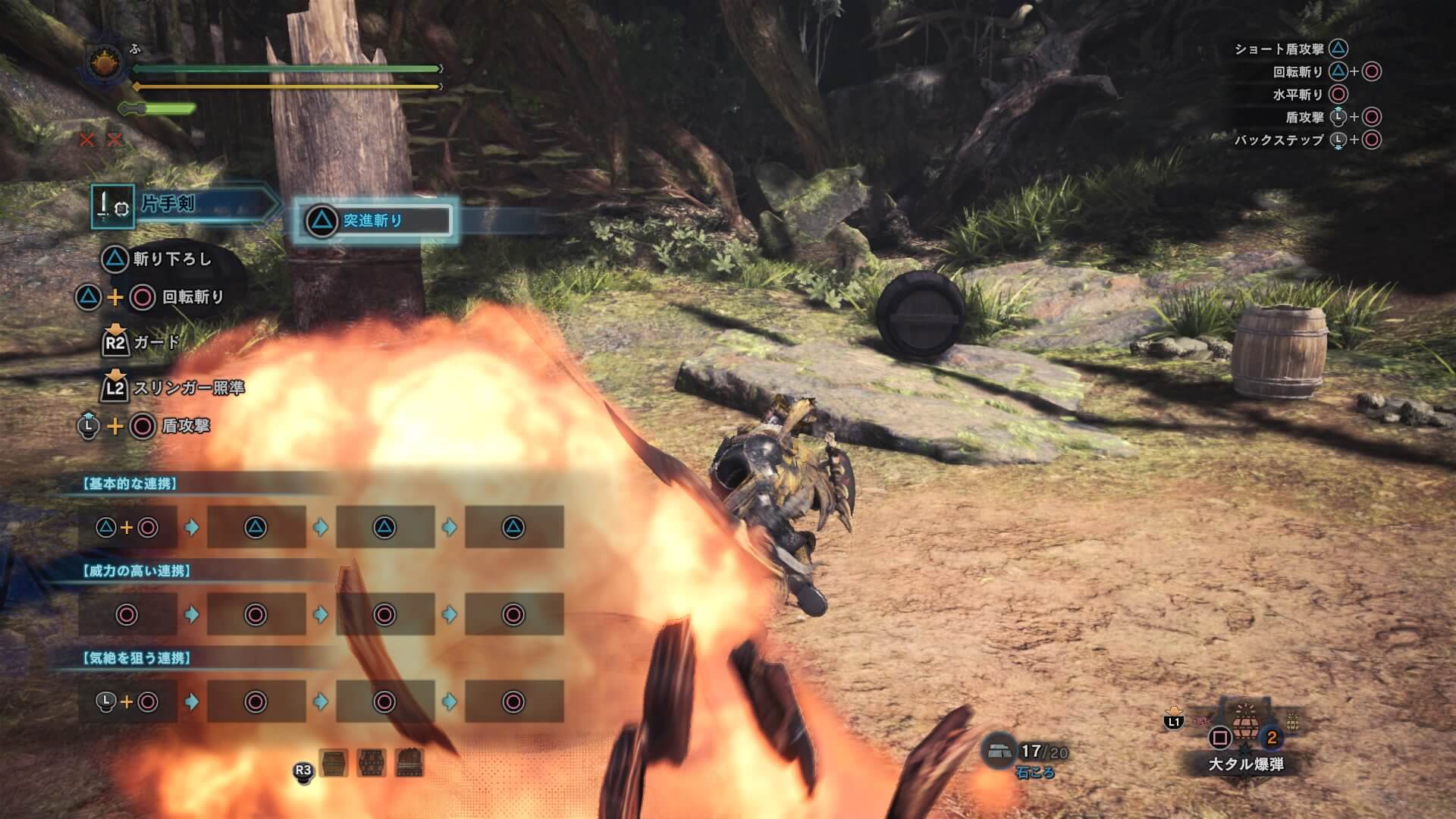Image resolution: width=1456 pixels, height=819 pixels.
Task: Select the highlighted 突進斬り move
Action: 373,221
